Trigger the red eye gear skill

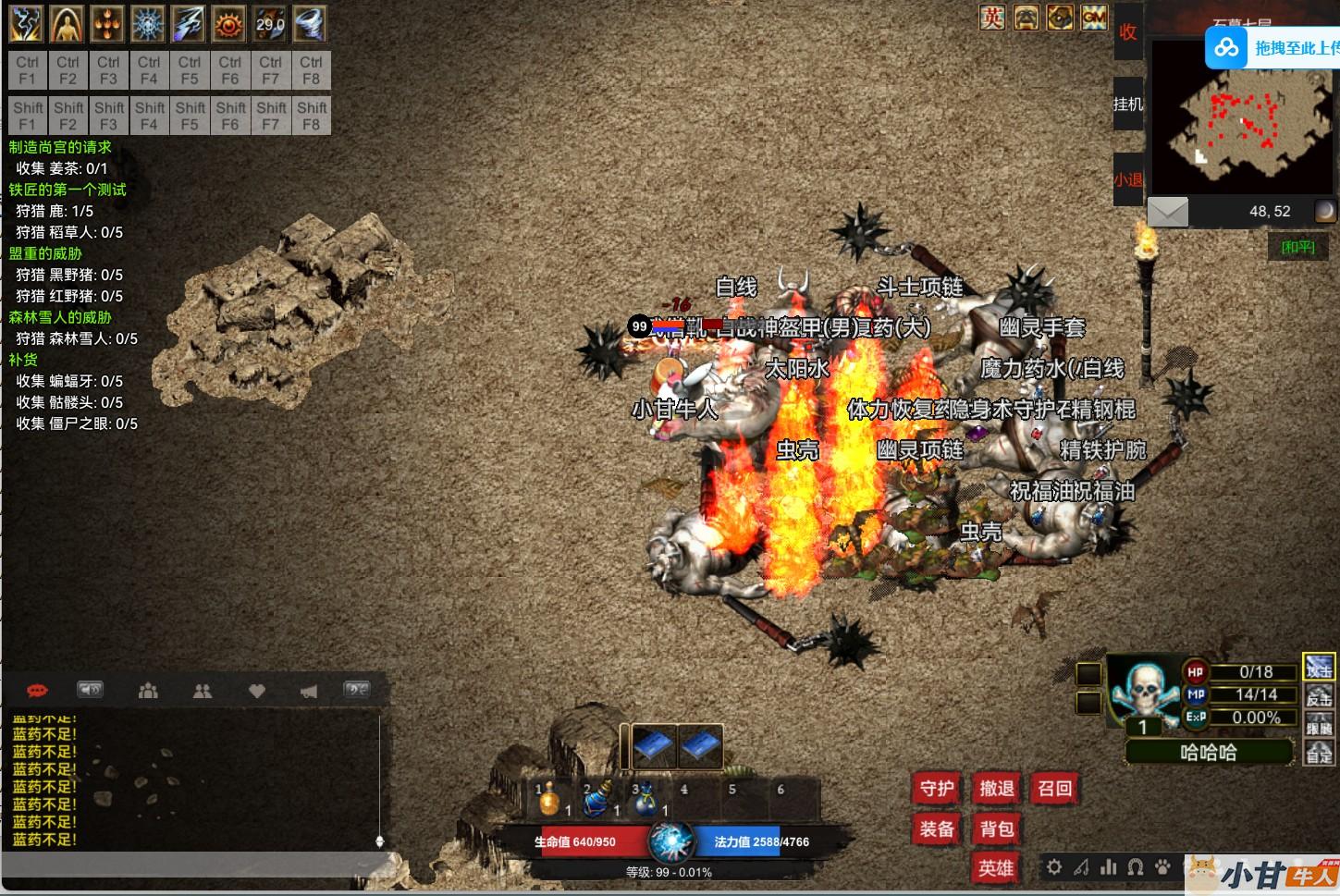(229, 24)
